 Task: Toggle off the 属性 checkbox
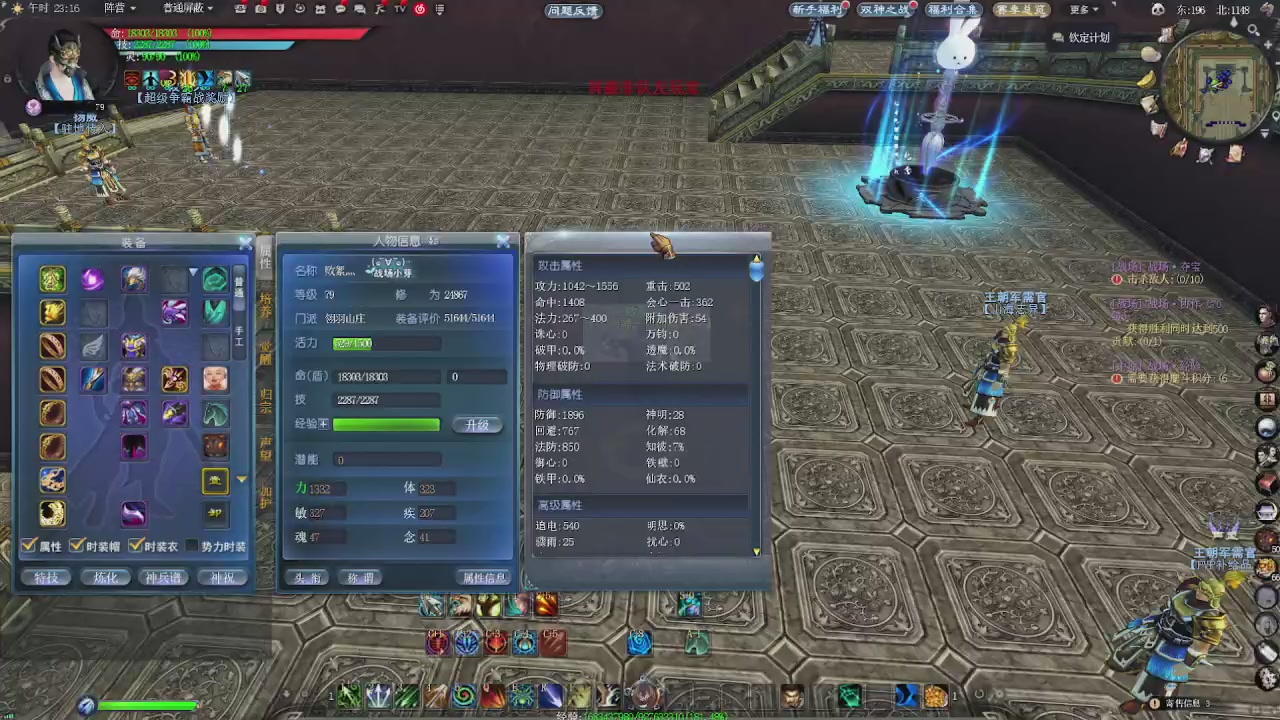[x=28, y=546]
